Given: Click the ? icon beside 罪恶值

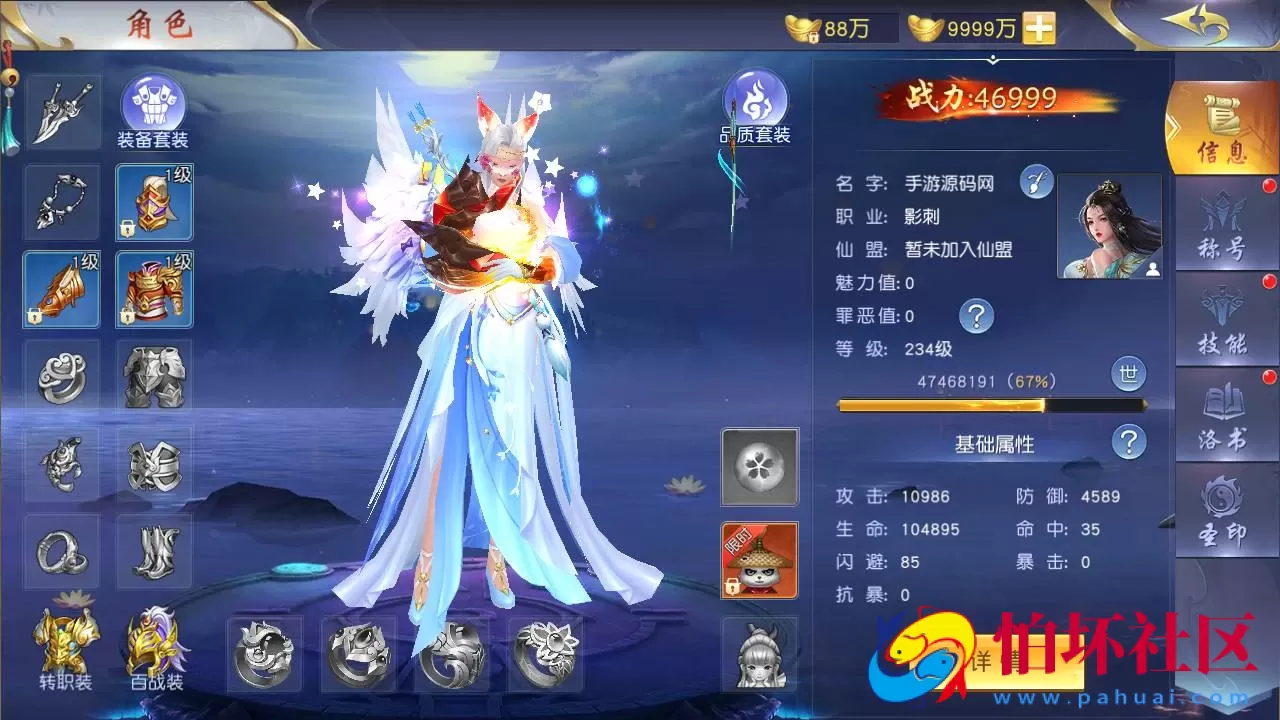Looking at the screenshot, I should pos(975,316).
